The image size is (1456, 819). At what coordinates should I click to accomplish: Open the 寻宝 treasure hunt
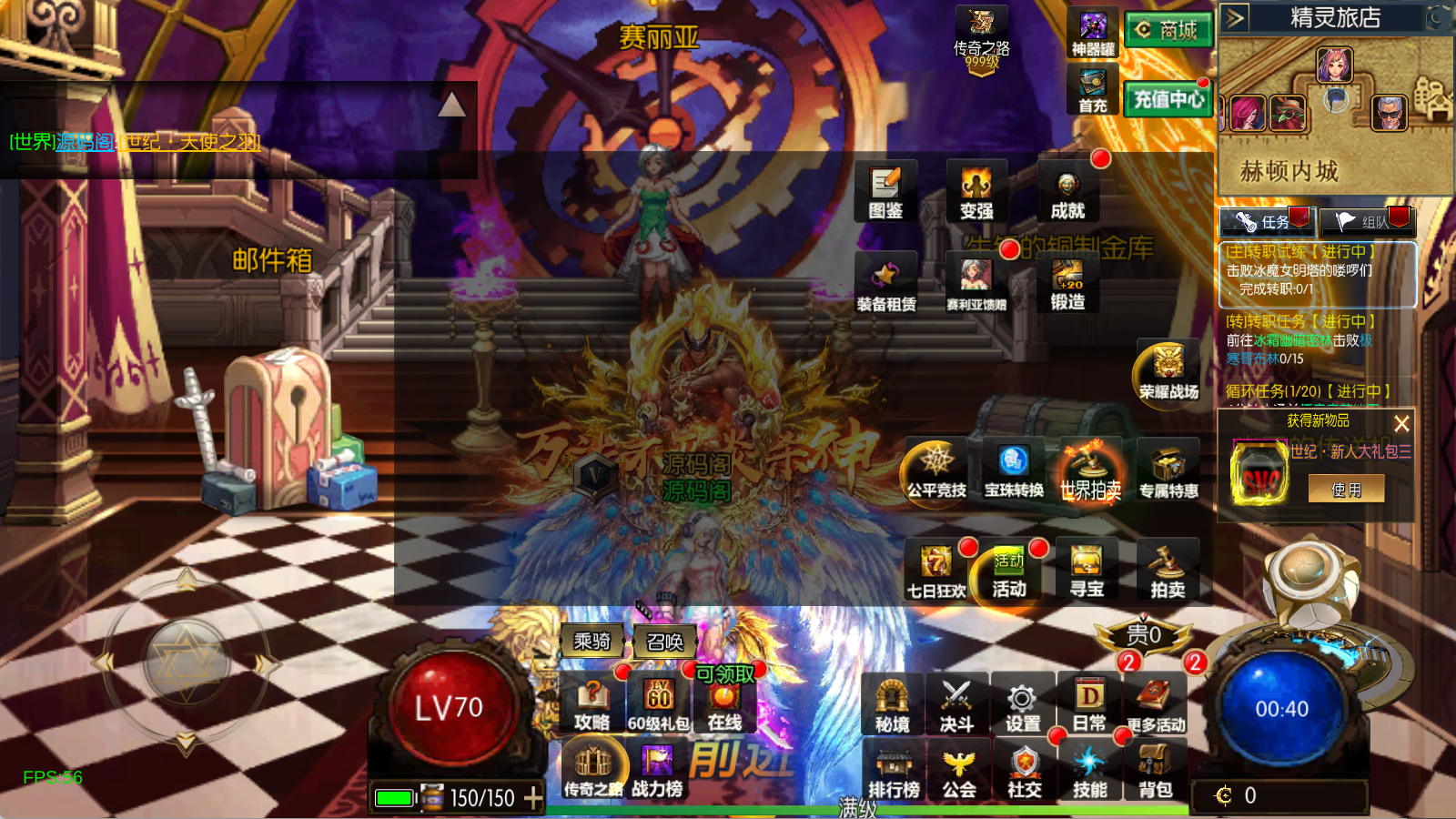[1087, 571]
